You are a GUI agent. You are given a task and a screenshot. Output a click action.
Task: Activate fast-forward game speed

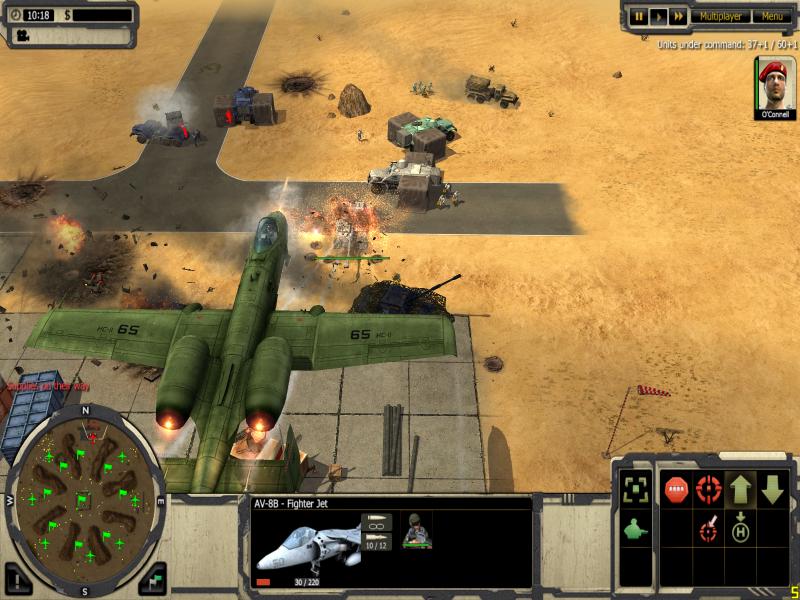[678, 16]
